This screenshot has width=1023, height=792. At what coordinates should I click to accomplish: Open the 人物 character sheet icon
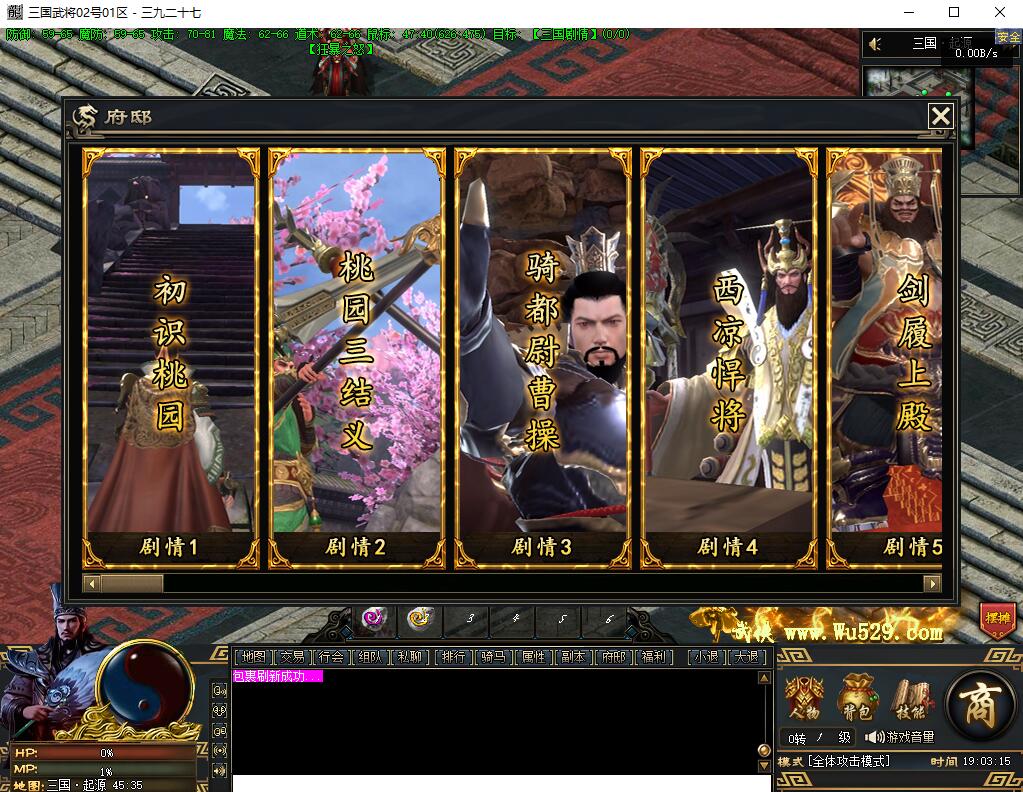pos(805,699)
